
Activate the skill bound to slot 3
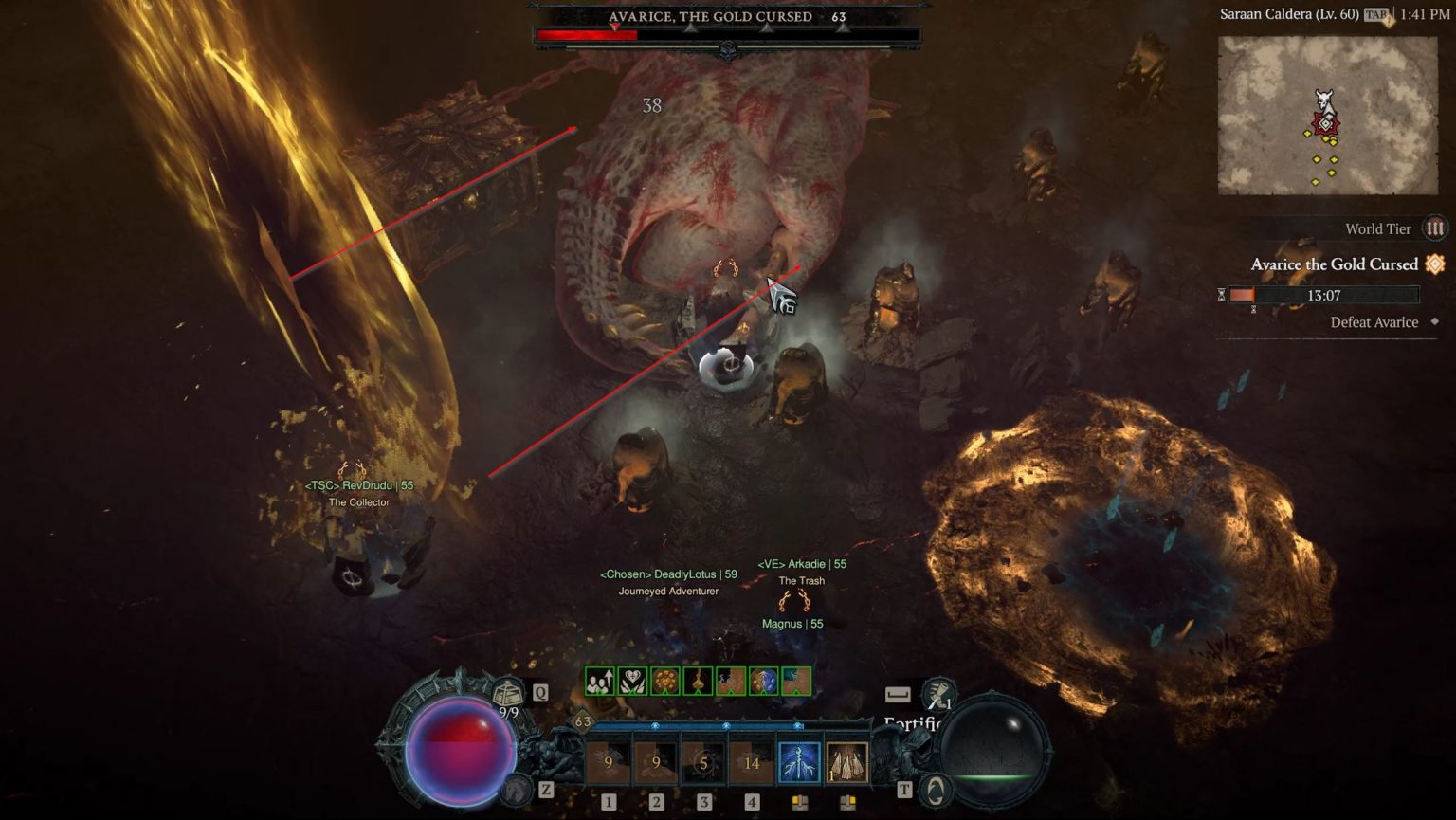point(704,763)
